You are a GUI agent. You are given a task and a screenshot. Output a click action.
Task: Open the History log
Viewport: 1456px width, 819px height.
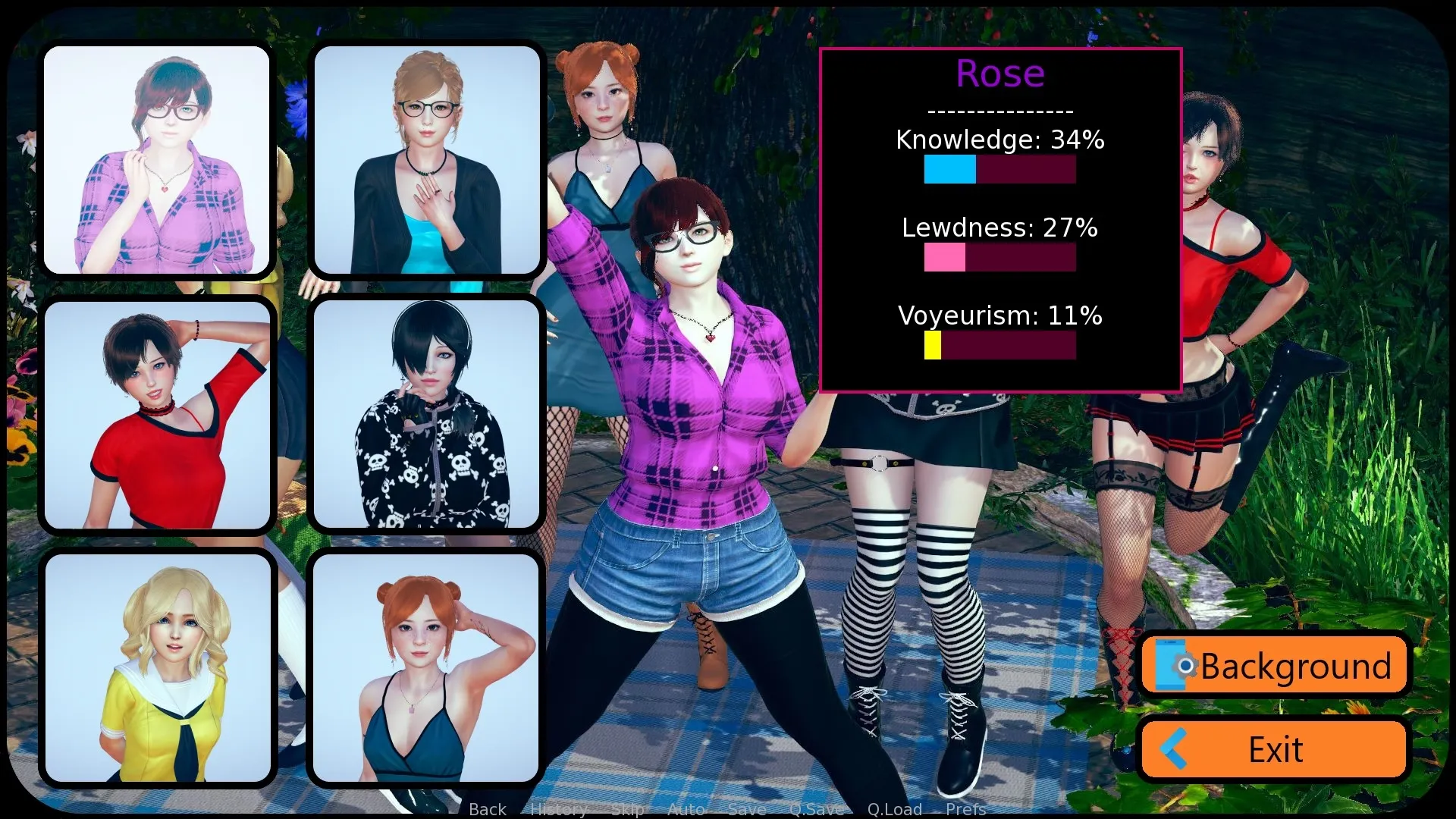click(x=558, y=809)
